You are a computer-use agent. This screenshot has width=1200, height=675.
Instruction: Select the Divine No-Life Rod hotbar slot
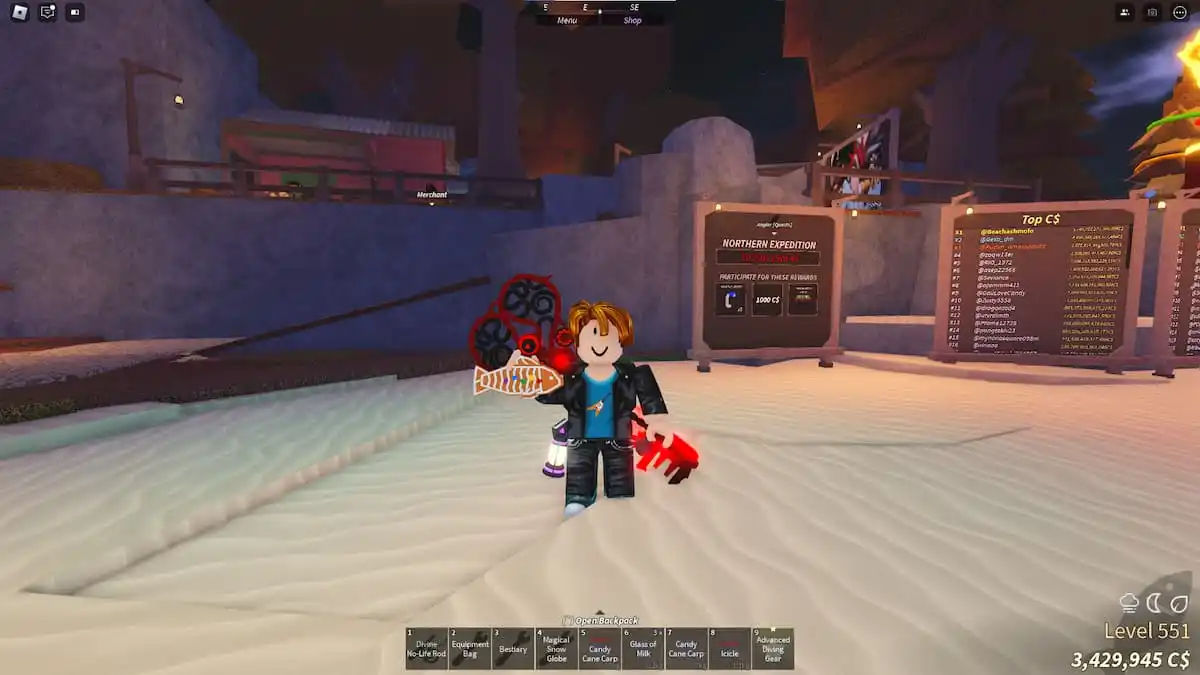pos(426,648)
